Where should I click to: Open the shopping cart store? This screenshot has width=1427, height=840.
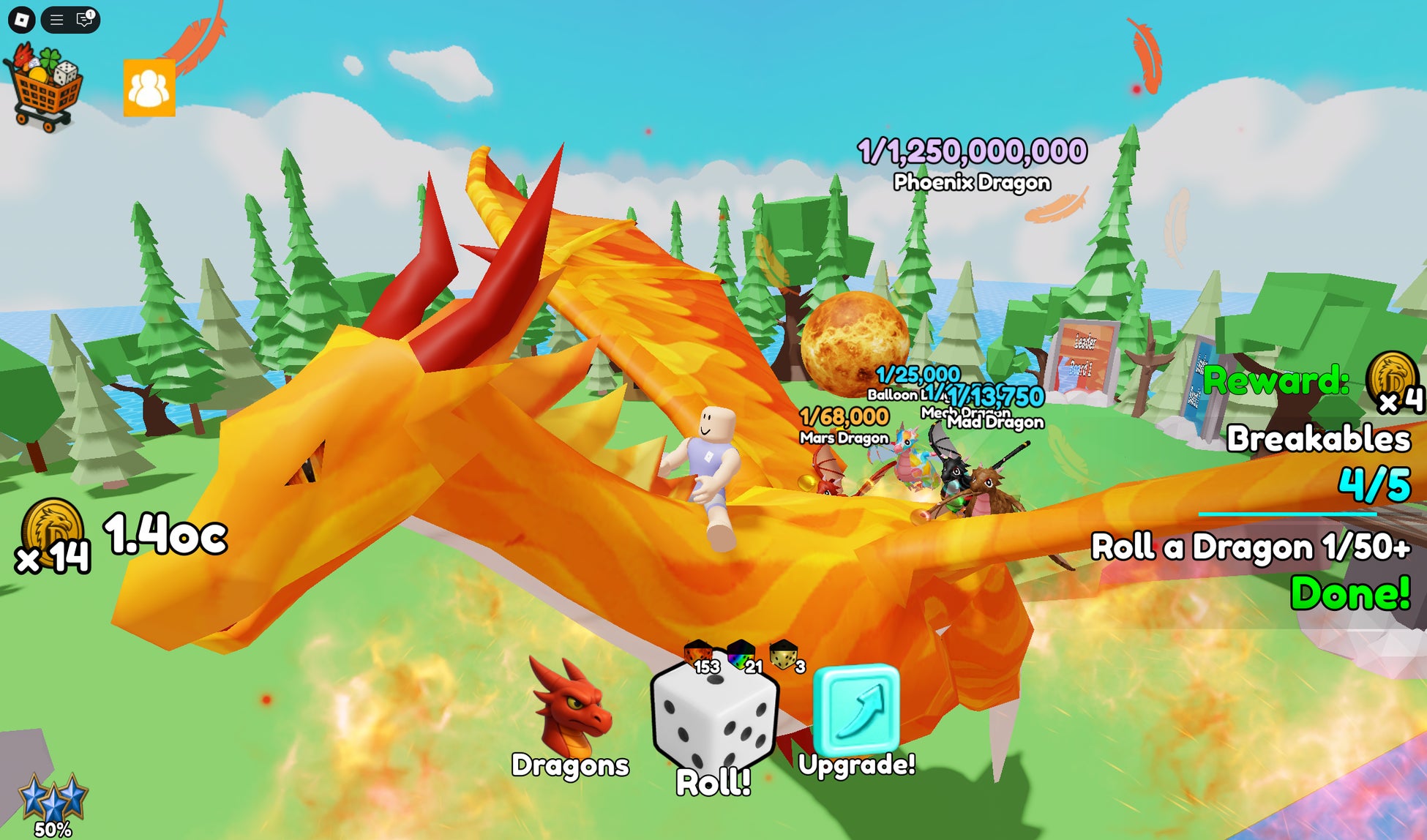coord(43,88)
